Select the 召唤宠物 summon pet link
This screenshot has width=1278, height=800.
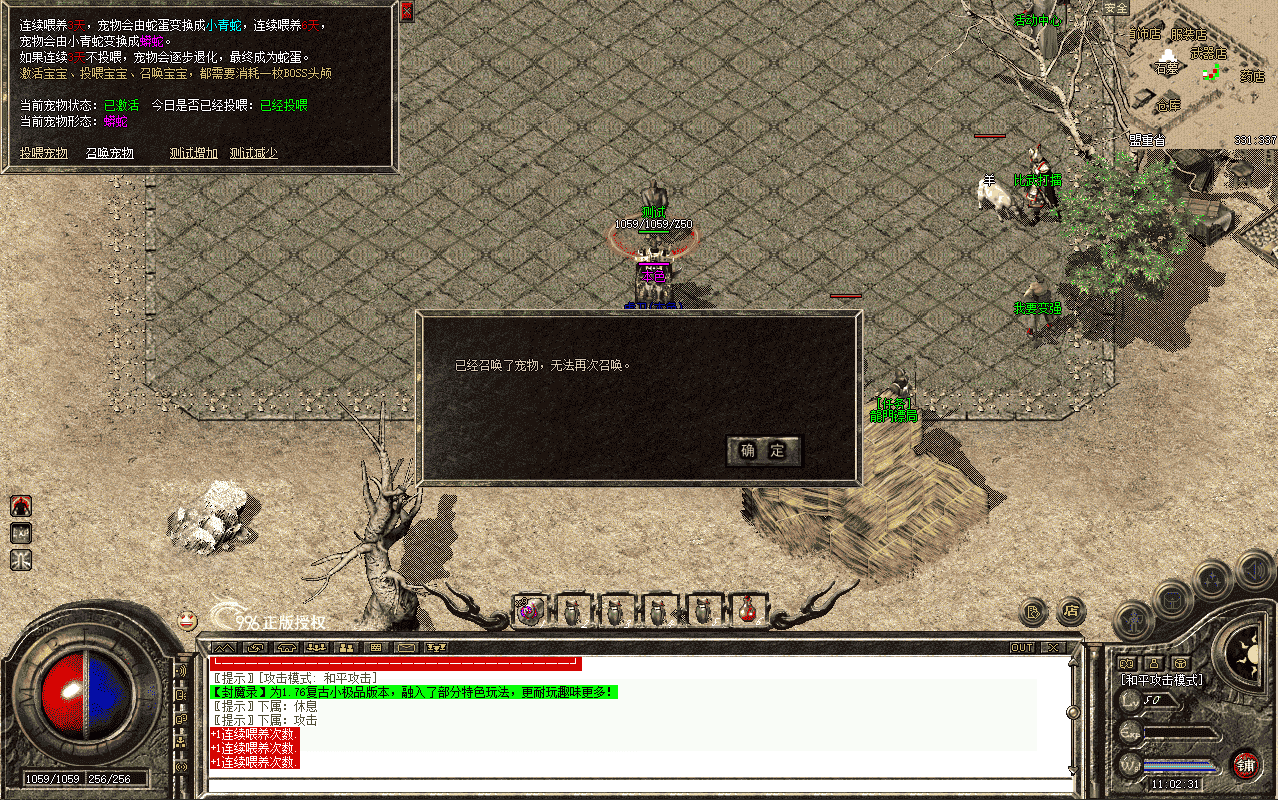pos(110,153)
